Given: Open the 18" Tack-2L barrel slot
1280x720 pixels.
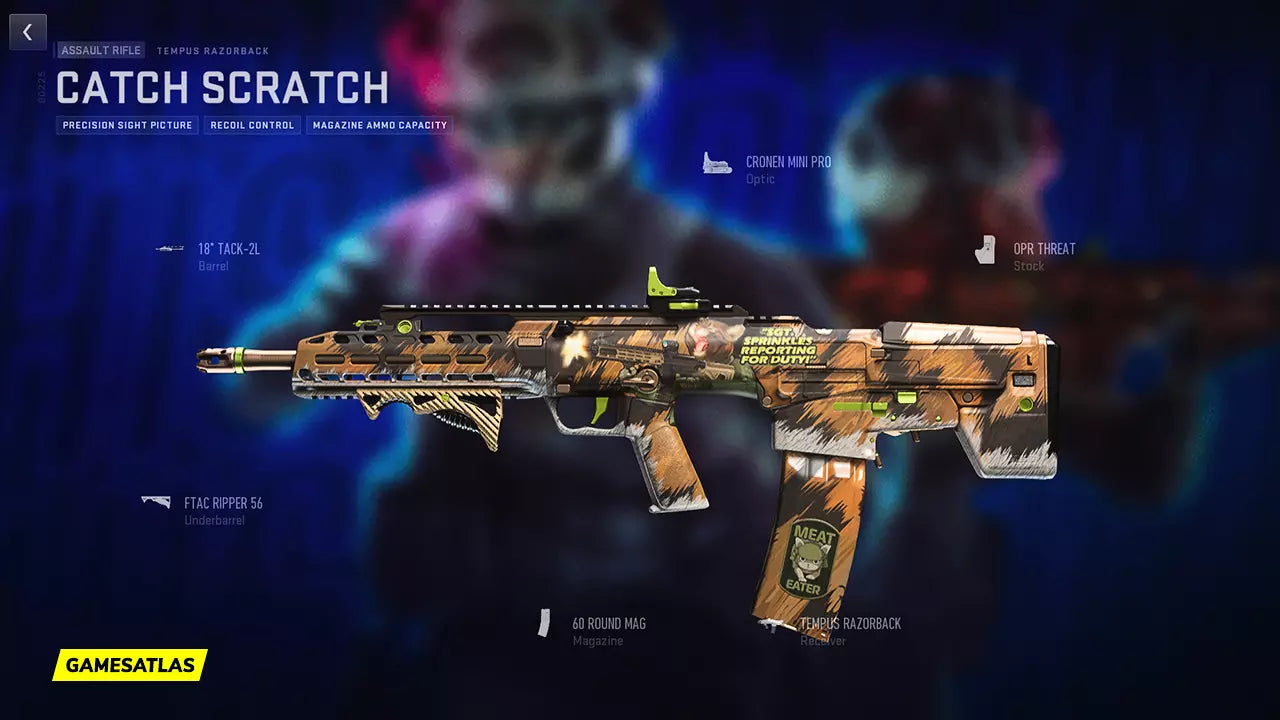Looking at the screenshot, I should pos(228,249).
